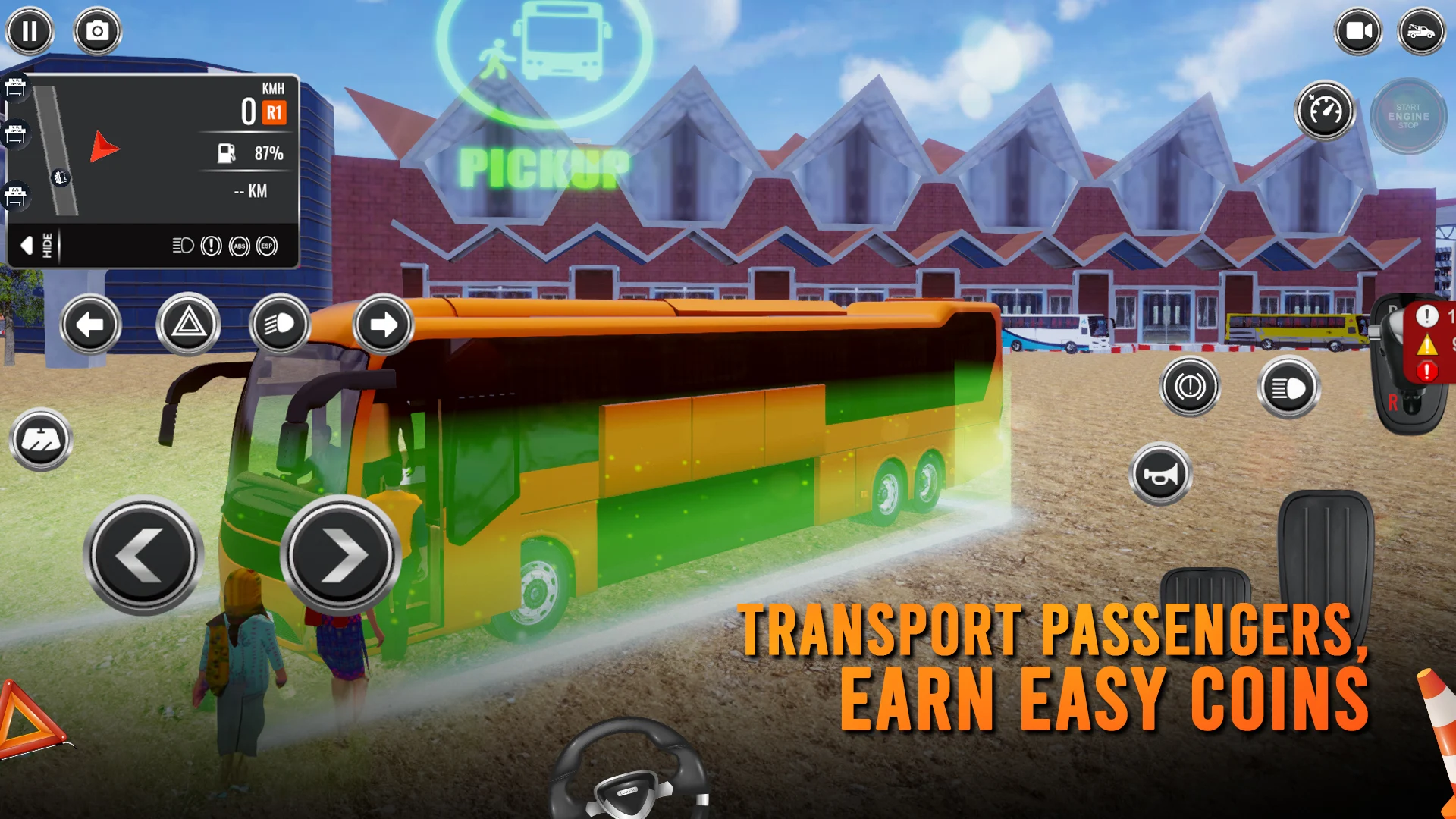
Task: Select the bottom bus stop icon beside the minimap
Action: tap(15, 196)
